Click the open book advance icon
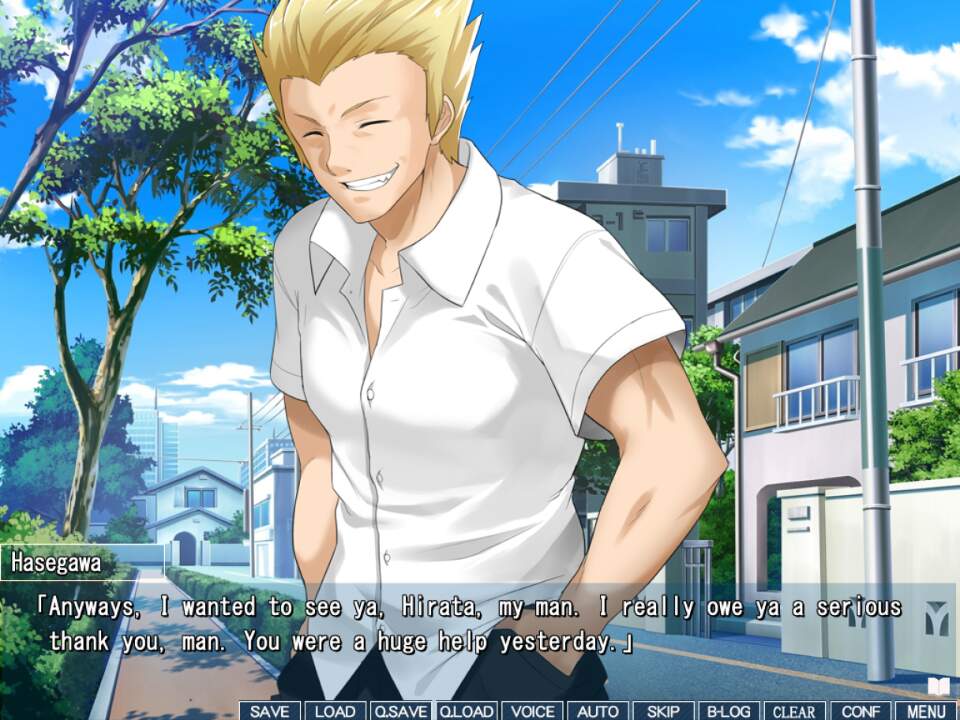Image resolution: width=960 pixels, height=720 pixels. pos(938,686)
